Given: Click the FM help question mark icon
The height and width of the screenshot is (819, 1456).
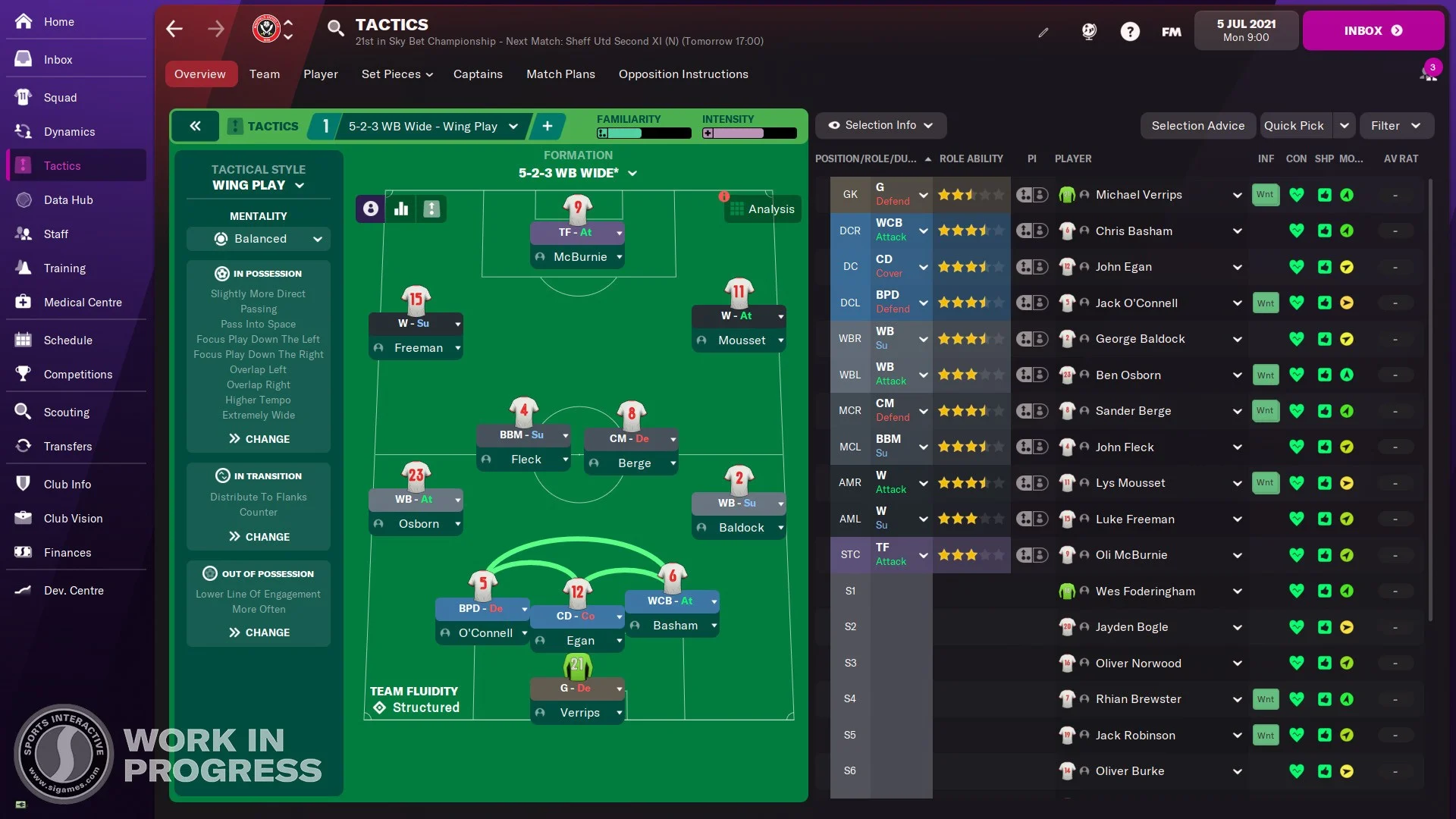Looking at the screenshot, I should 1130,31.
